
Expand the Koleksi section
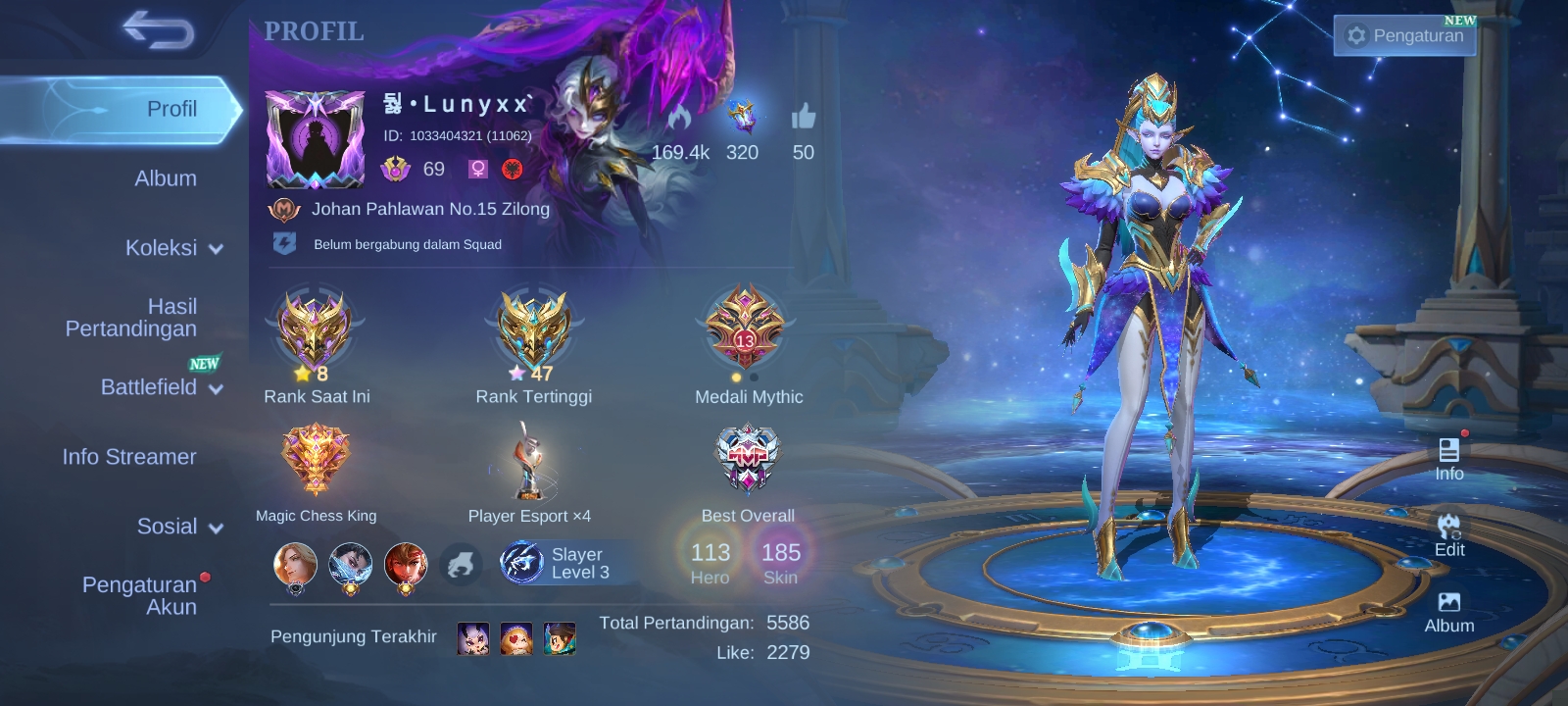tap(172, 248)
